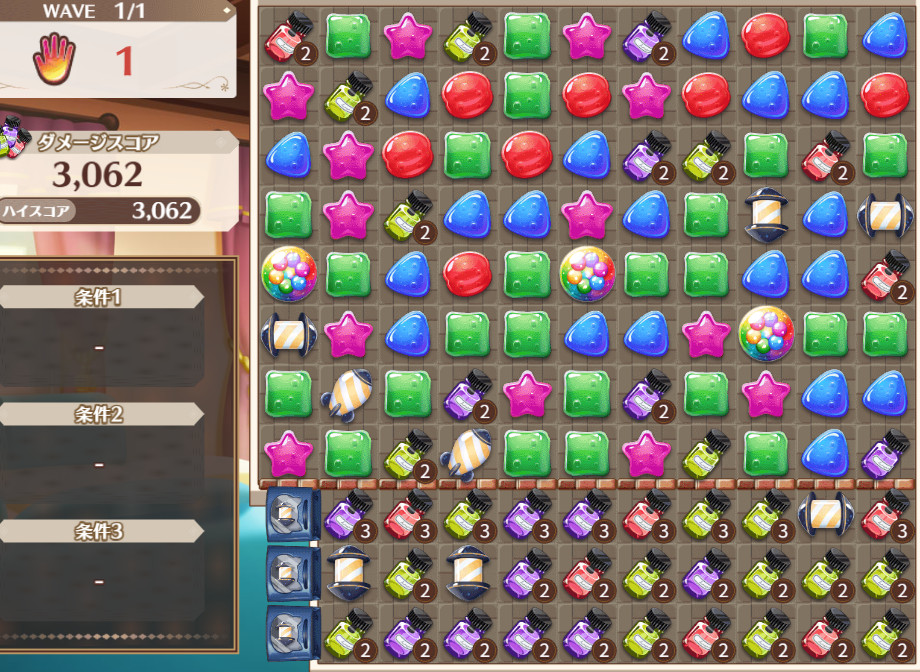Open the 条件1 condition panel

(x=100, y=297)
